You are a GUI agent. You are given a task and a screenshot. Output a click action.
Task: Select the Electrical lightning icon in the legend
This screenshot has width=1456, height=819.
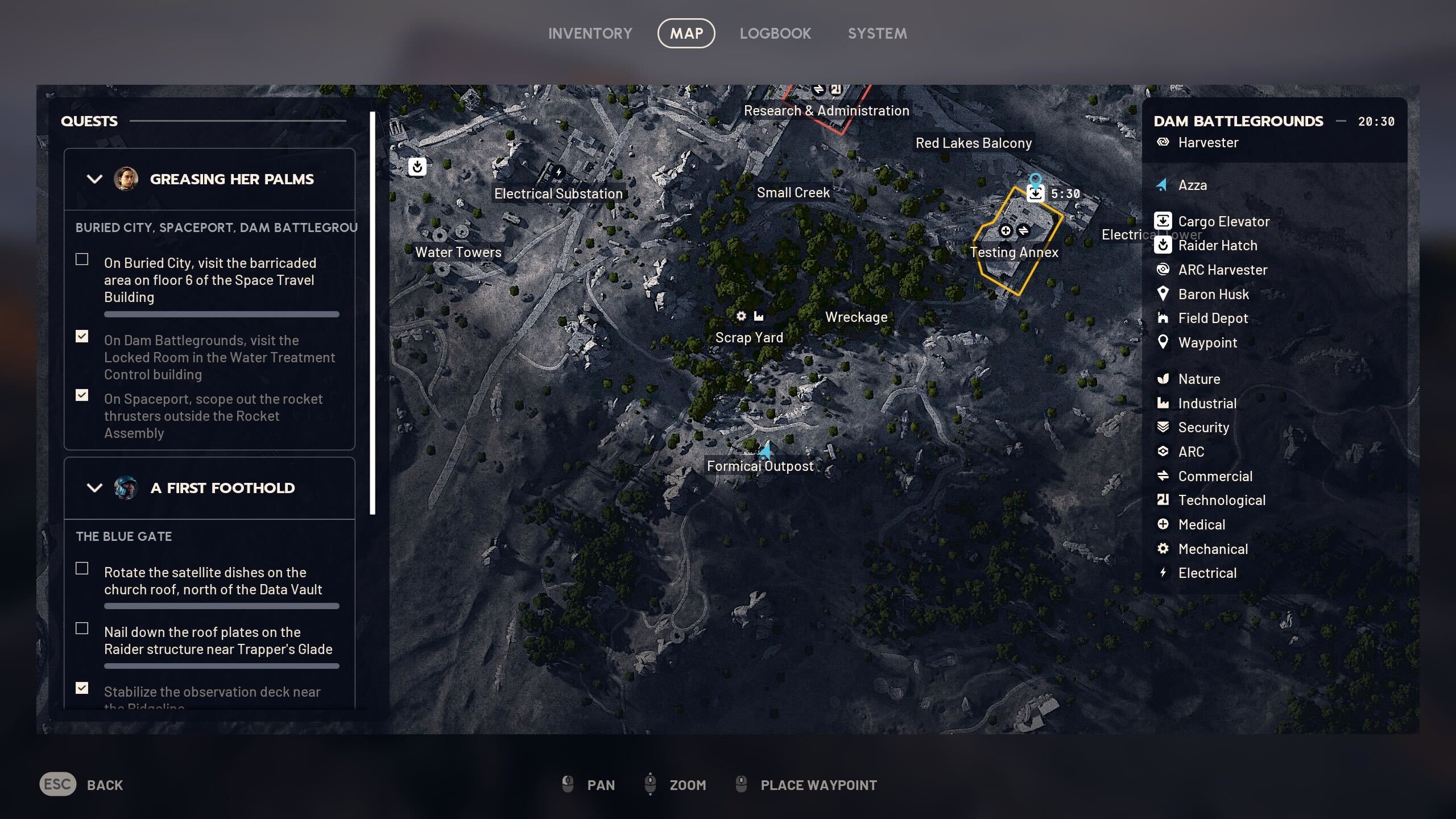[x=1163, y=573]
